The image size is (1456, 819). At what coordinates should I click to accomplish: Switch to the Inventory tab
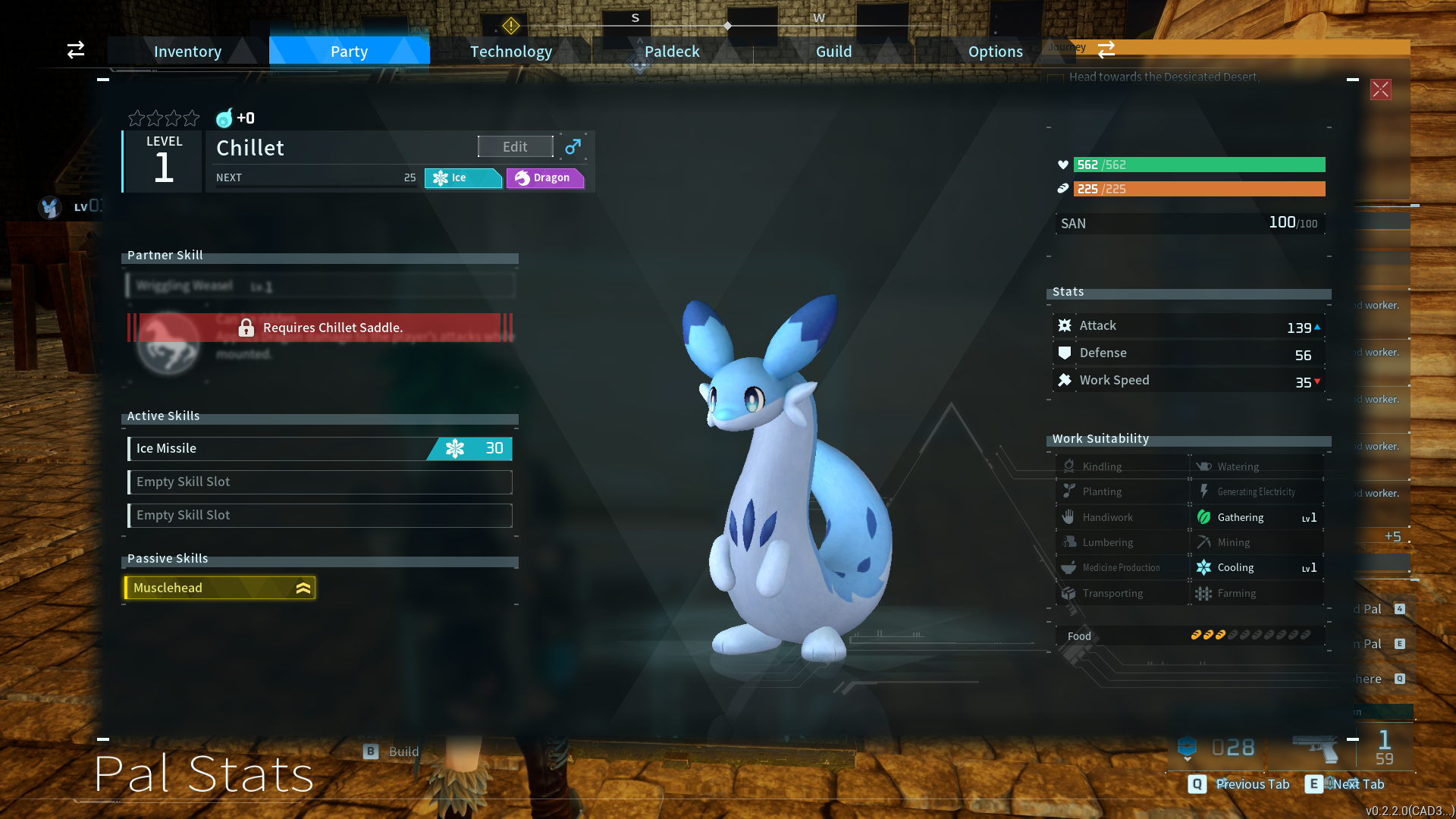[x=187, y=52]
